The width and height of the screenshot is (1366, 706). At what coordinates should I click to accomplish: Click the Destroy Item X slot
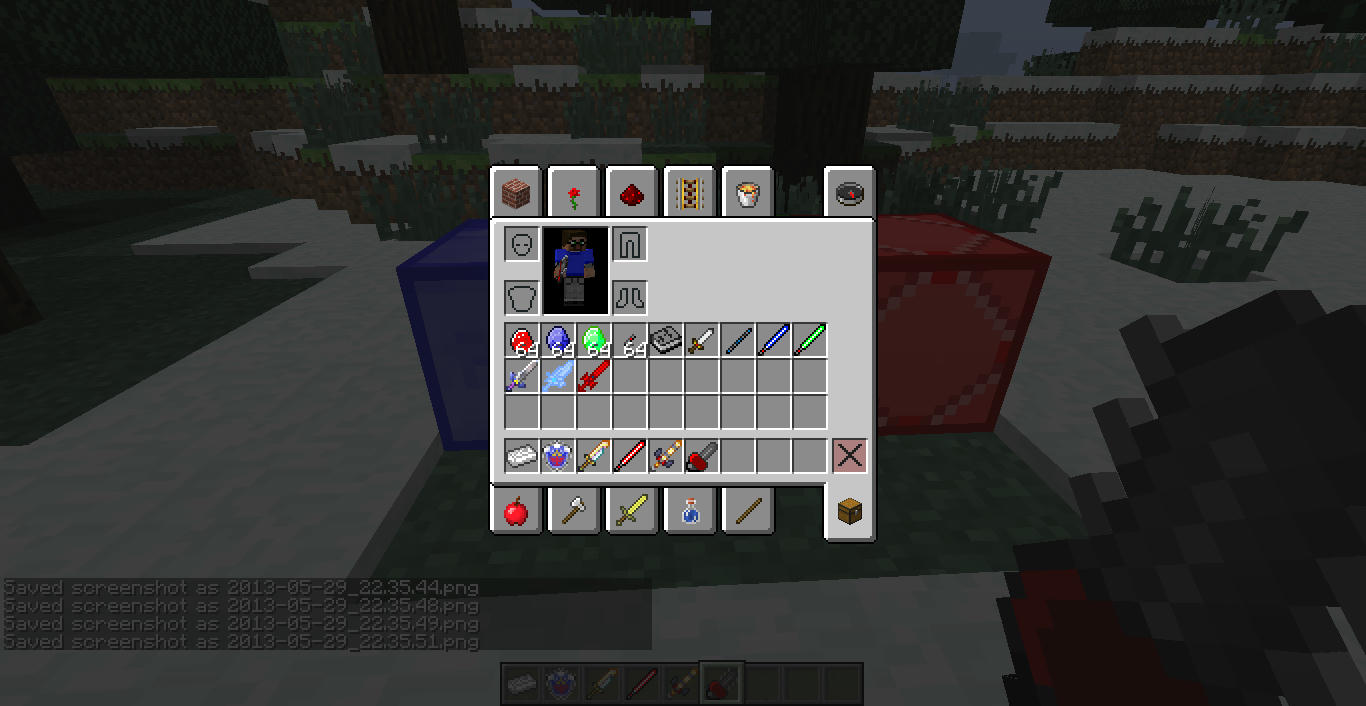[850, 456]
